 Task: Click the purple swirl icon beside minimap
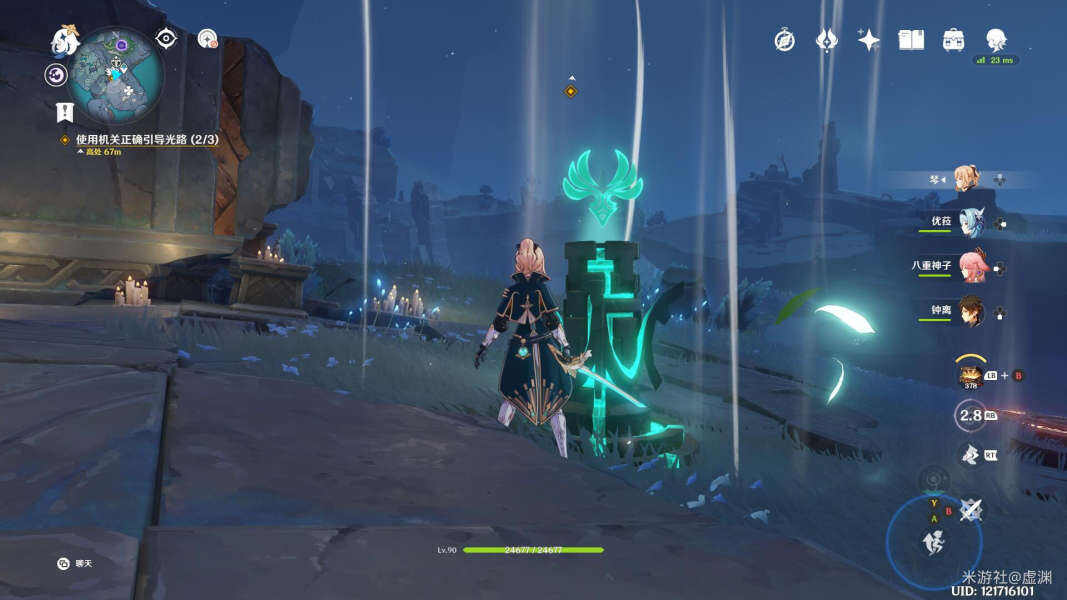tap(56, 75)
